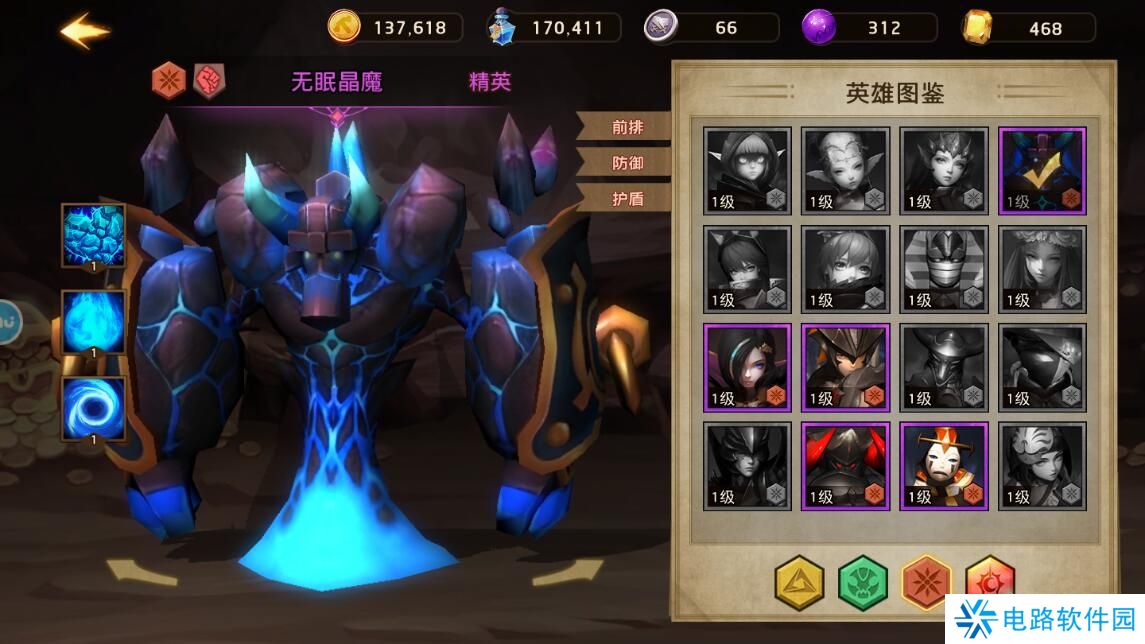Screen dimensions: 1145x644
Task: Select the purple-eyed dark-haired girl hero portrait
Action: pos(747,367)
